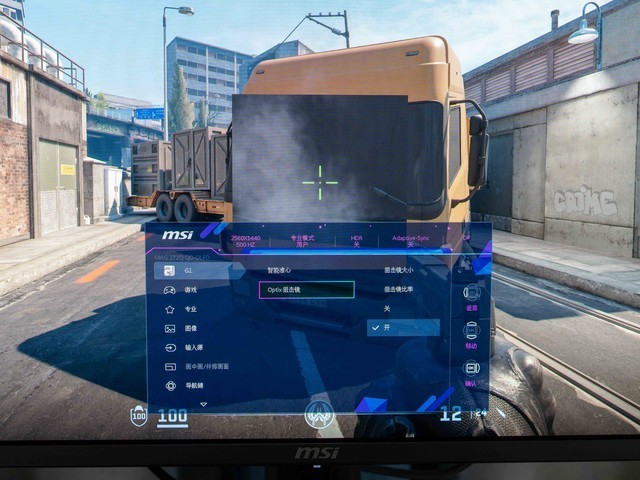
Task: Open the 专业 (Professional) menu category
Action: tap(190, 309)
